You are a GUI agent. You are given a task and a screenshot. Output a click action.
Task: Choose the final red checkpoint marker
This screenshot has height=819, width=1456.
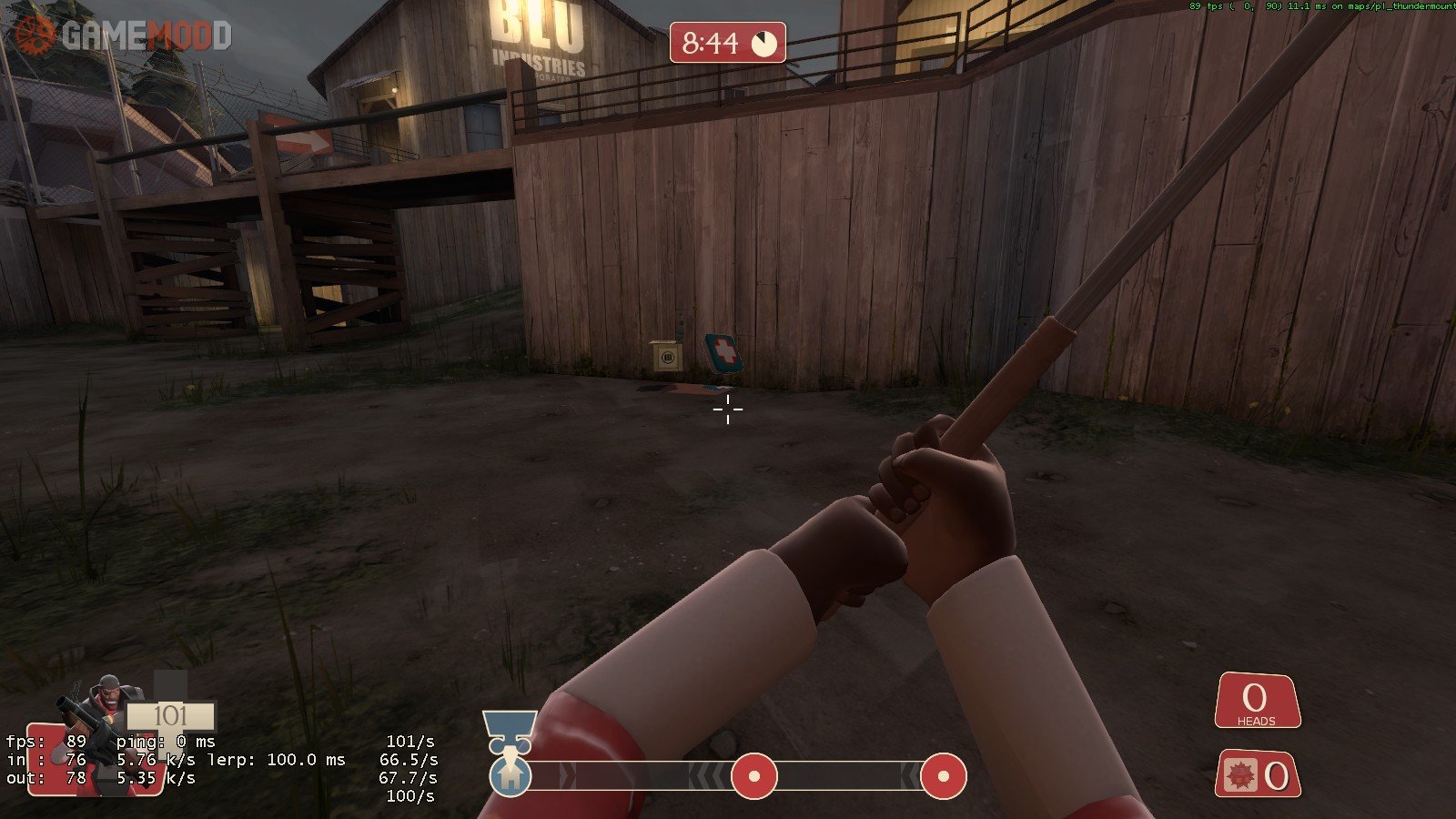[x=943, y=776]
